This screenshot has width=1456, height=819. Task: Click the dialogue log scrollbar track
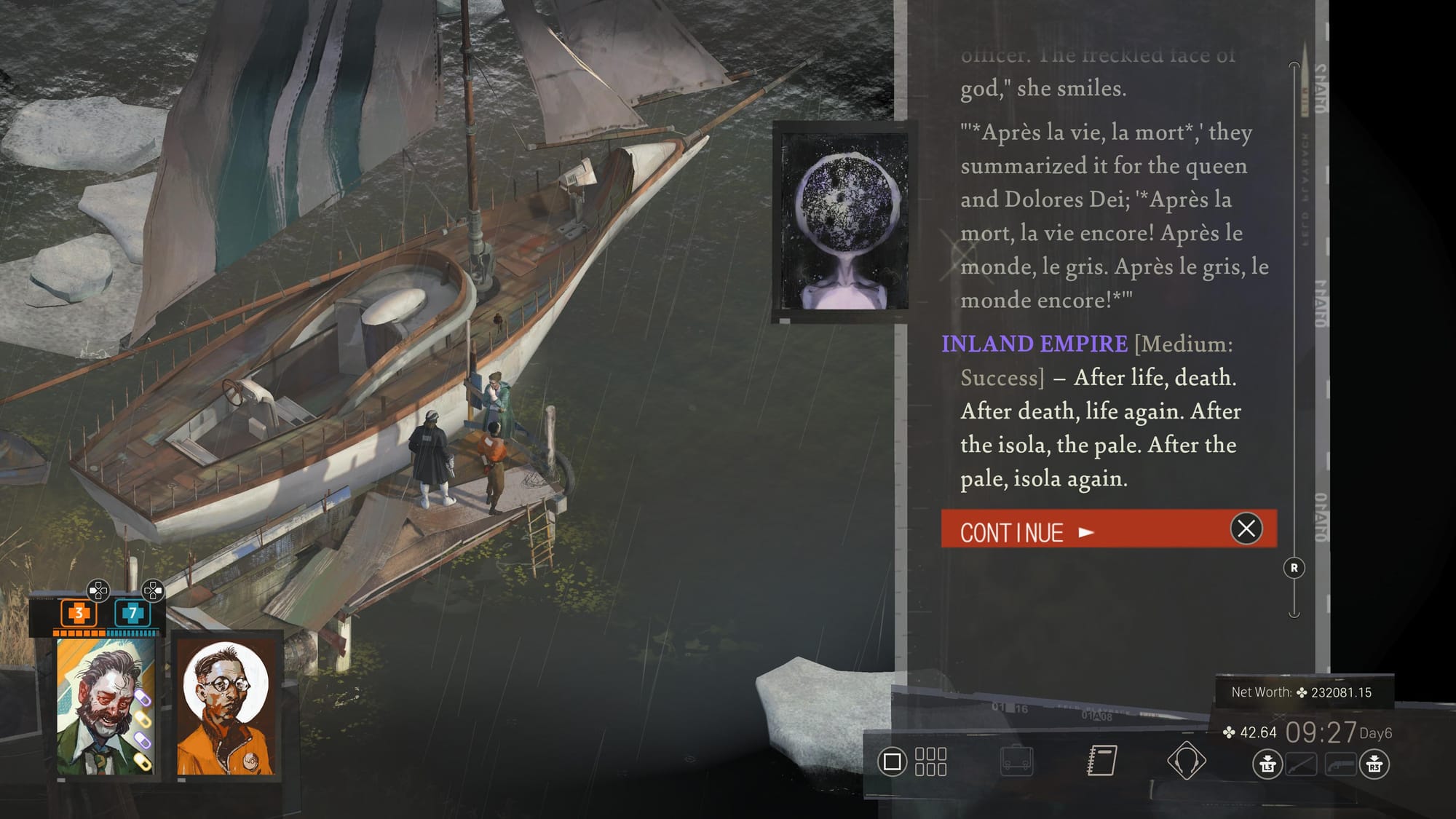1294,328
